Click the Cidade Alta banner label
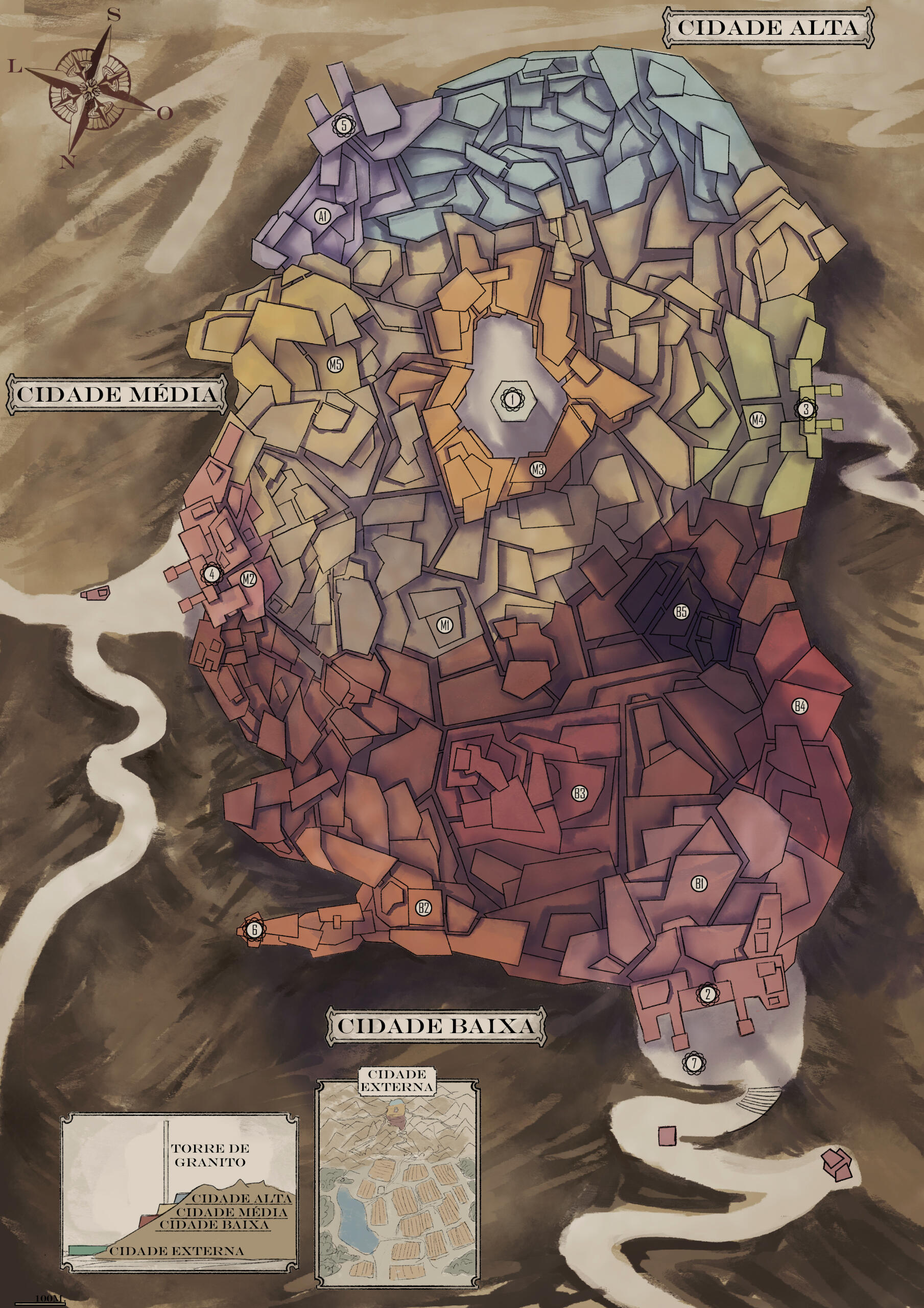This screenshot has width=924, height=1308. pos(767,28)
